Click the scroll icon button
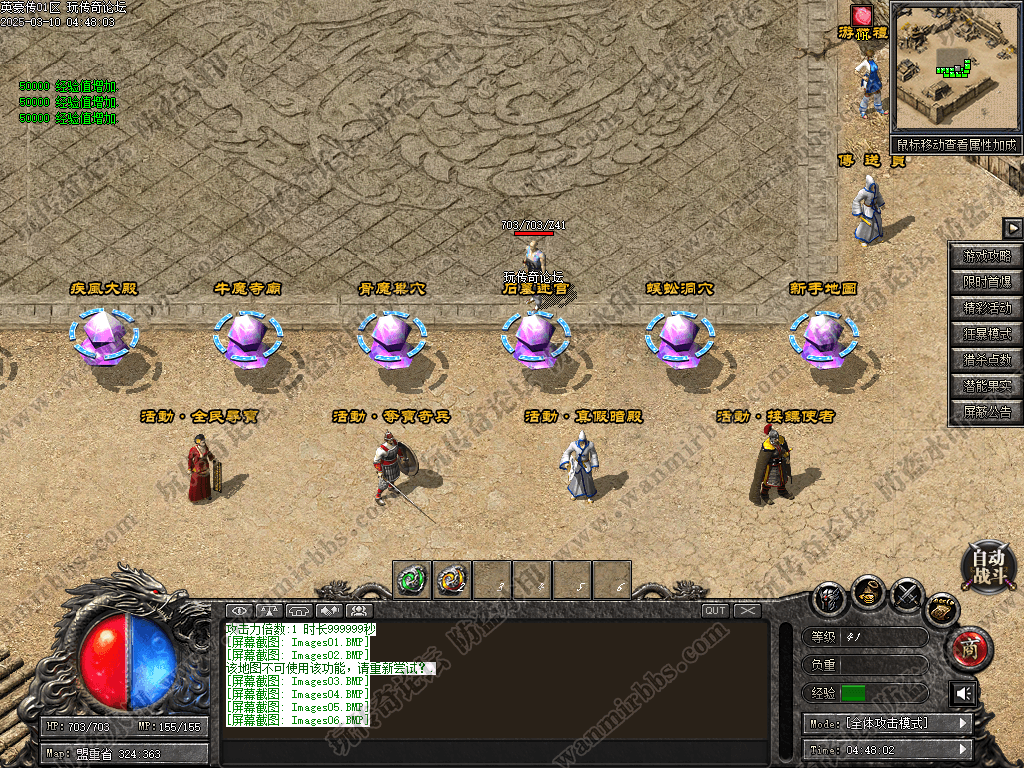 point(942,608)
